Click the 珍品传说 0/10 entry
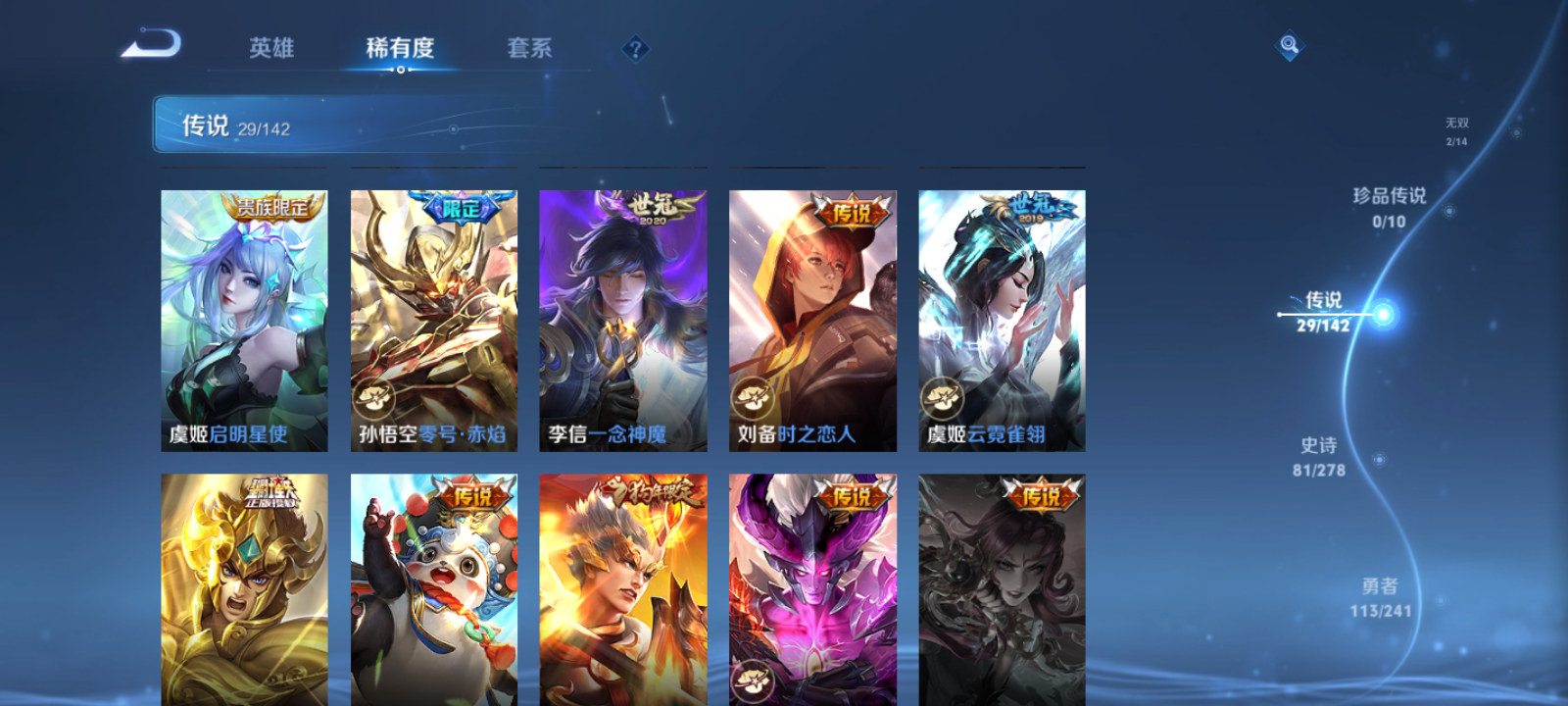Image resolution: width=1568 pixels, height=706 pixels. [1392, 208]
